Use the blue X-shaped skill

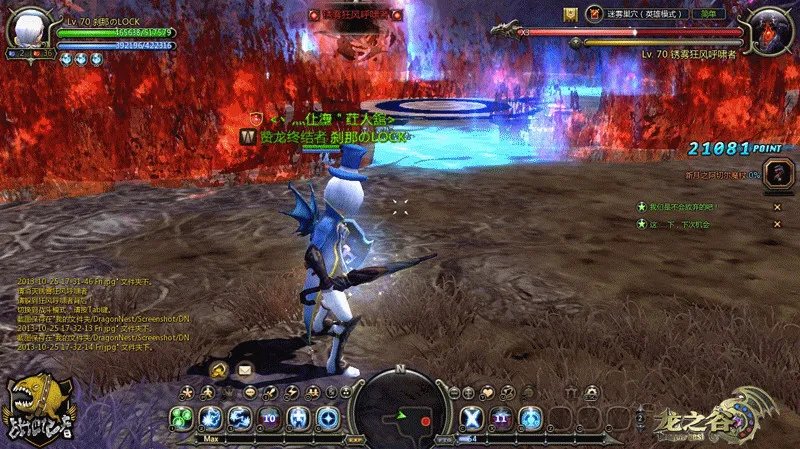(471, 417)
